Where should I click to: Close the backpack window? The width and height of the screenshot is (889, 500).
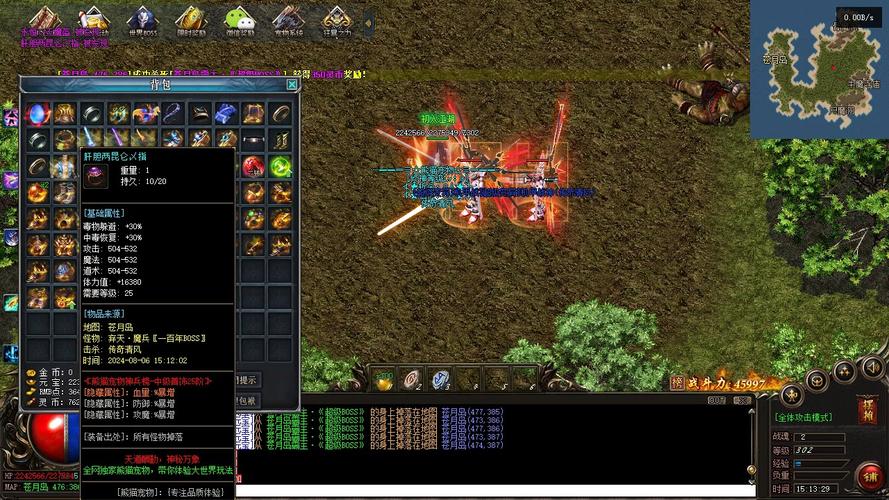291,85
